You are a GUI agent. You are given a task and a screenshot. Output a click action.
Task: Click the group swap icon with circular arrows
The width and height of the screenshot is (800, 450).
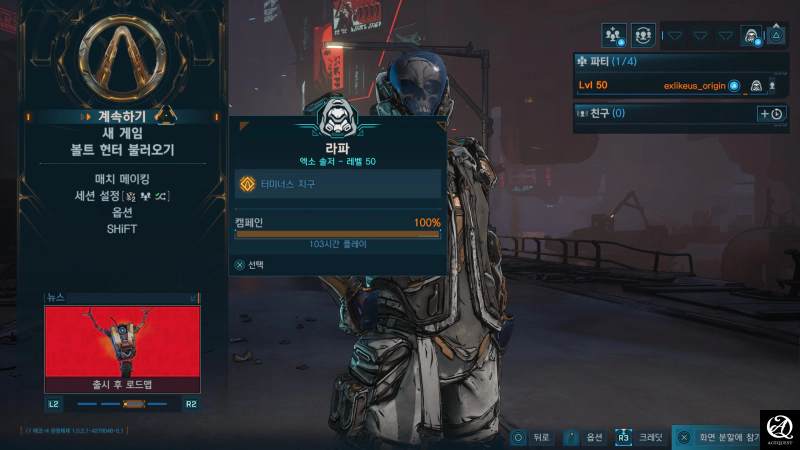643,35
